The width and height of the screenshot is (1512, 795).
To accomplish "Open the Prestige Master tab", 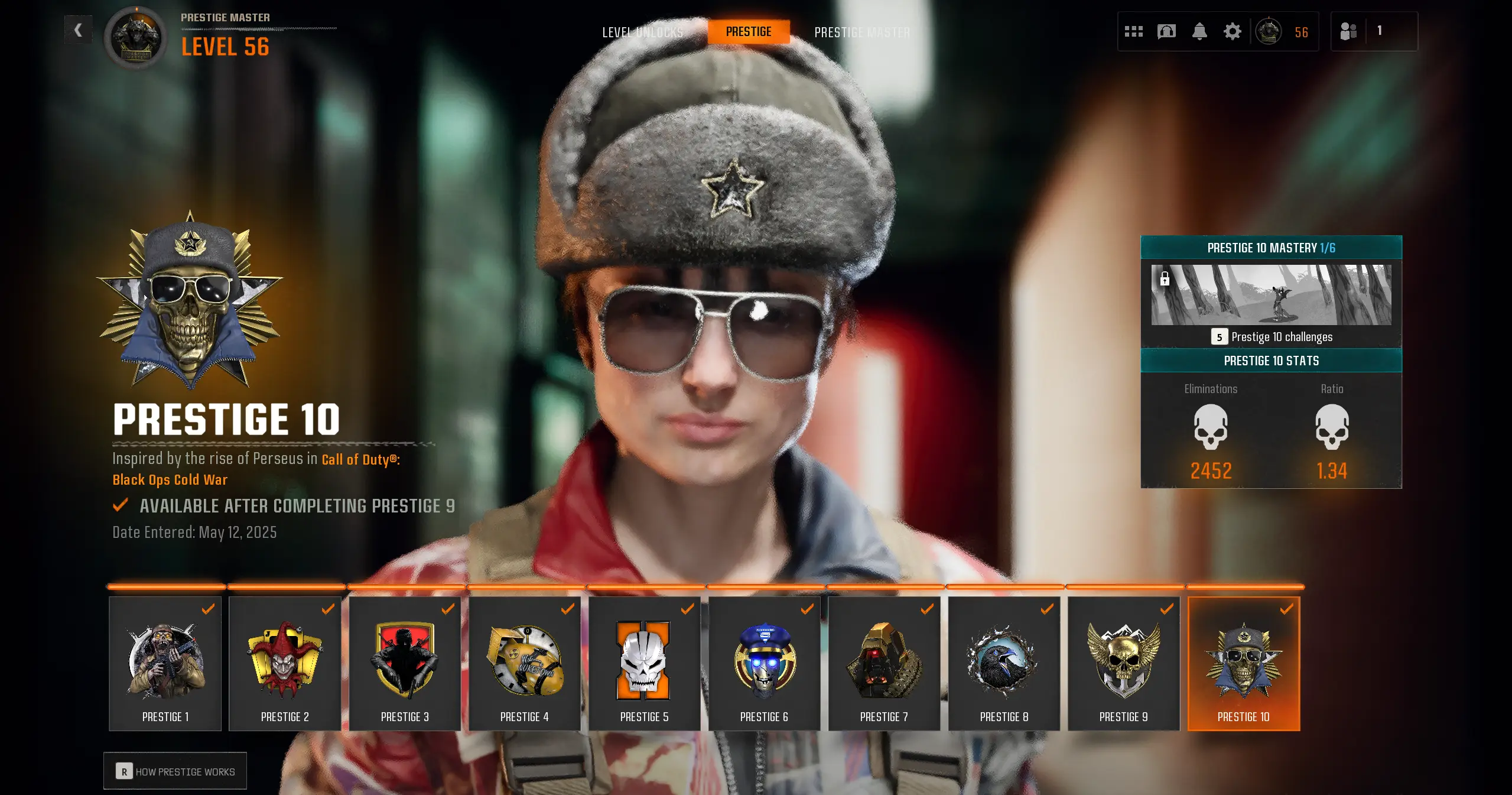I will 862,33.
